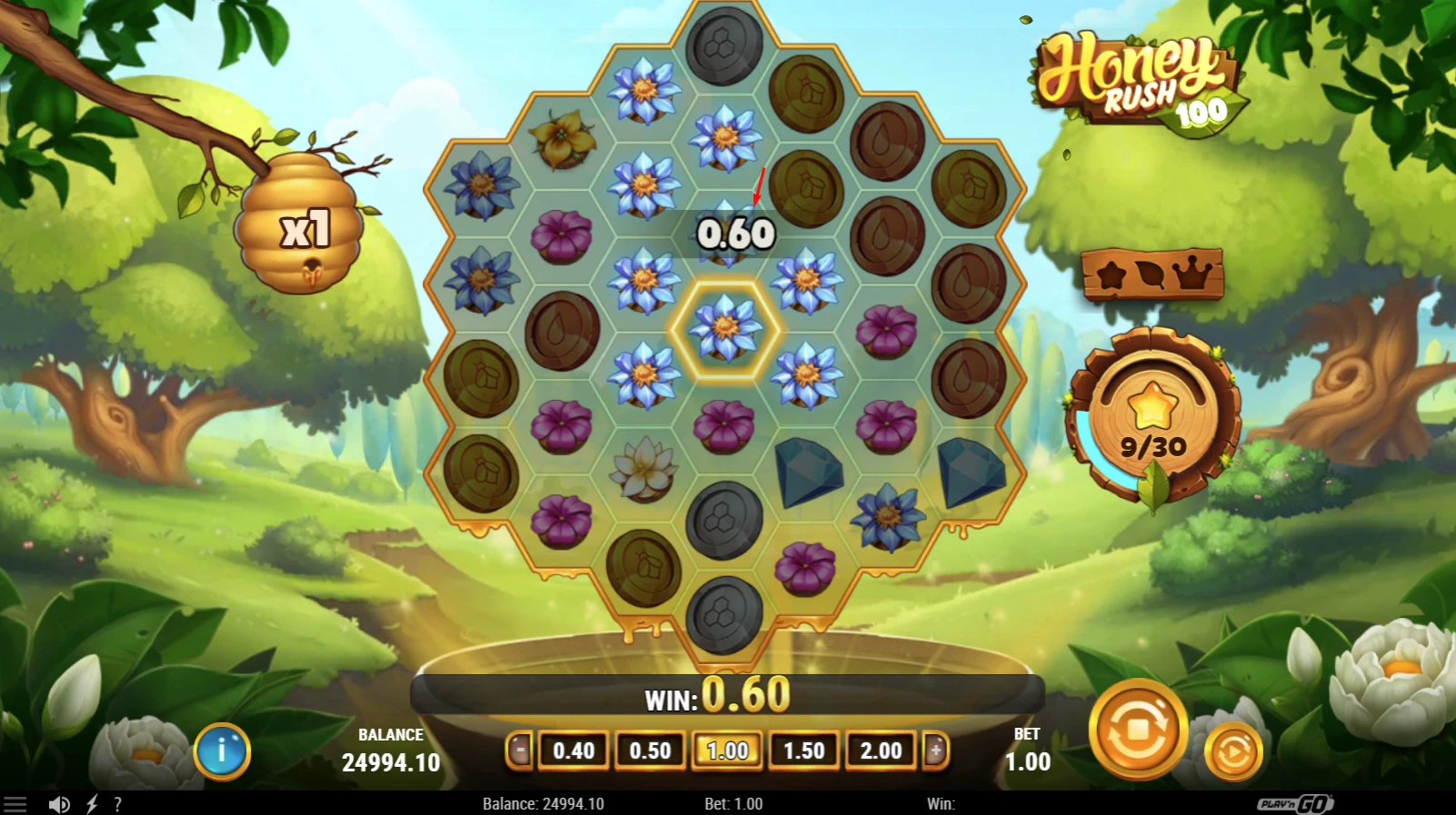Increase bet with the plus stepper
Image resolution: width=1456 pixels, height=815 pixels.
click(x=935, y=751)
